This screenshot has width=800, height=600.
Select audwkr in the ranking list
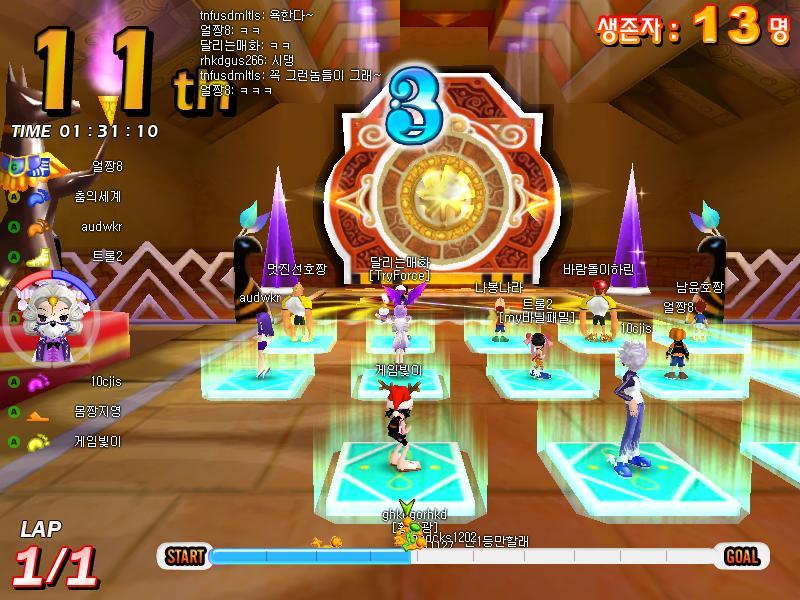click(x=101, y=226)
